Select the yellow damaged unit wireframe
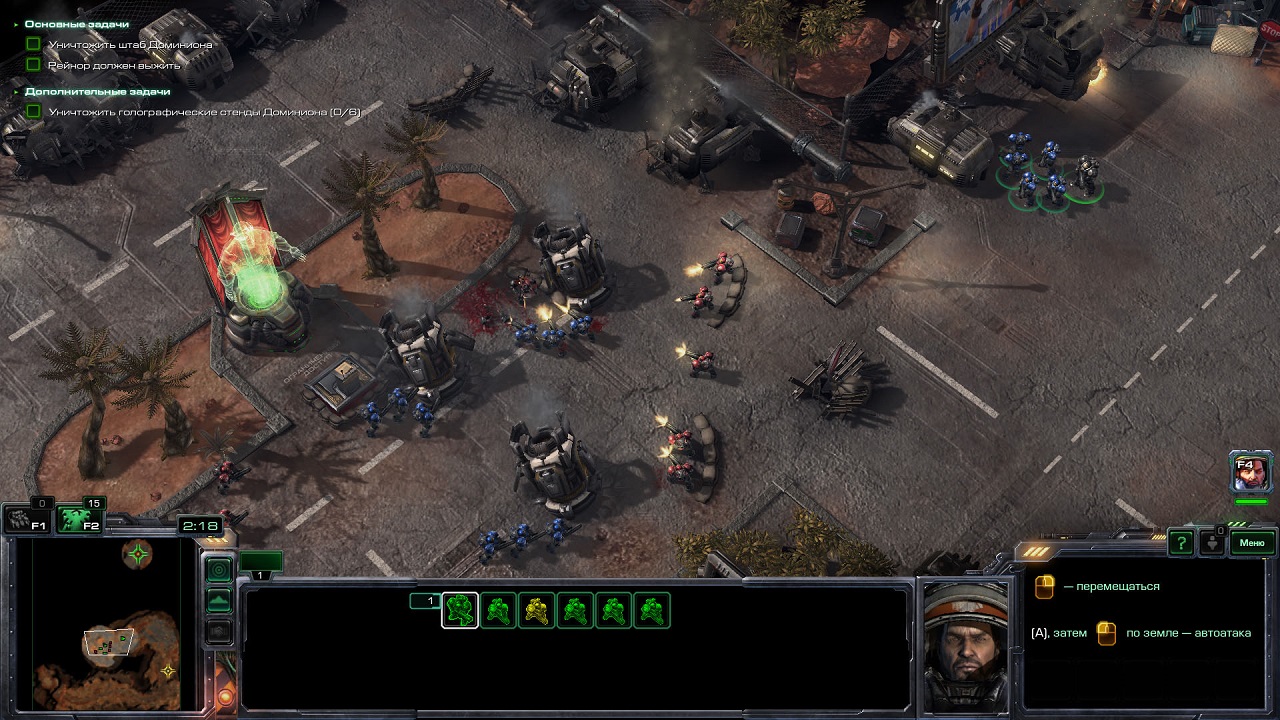Image resolution: width=1280 pixels, height=720 pixels. 537,610
